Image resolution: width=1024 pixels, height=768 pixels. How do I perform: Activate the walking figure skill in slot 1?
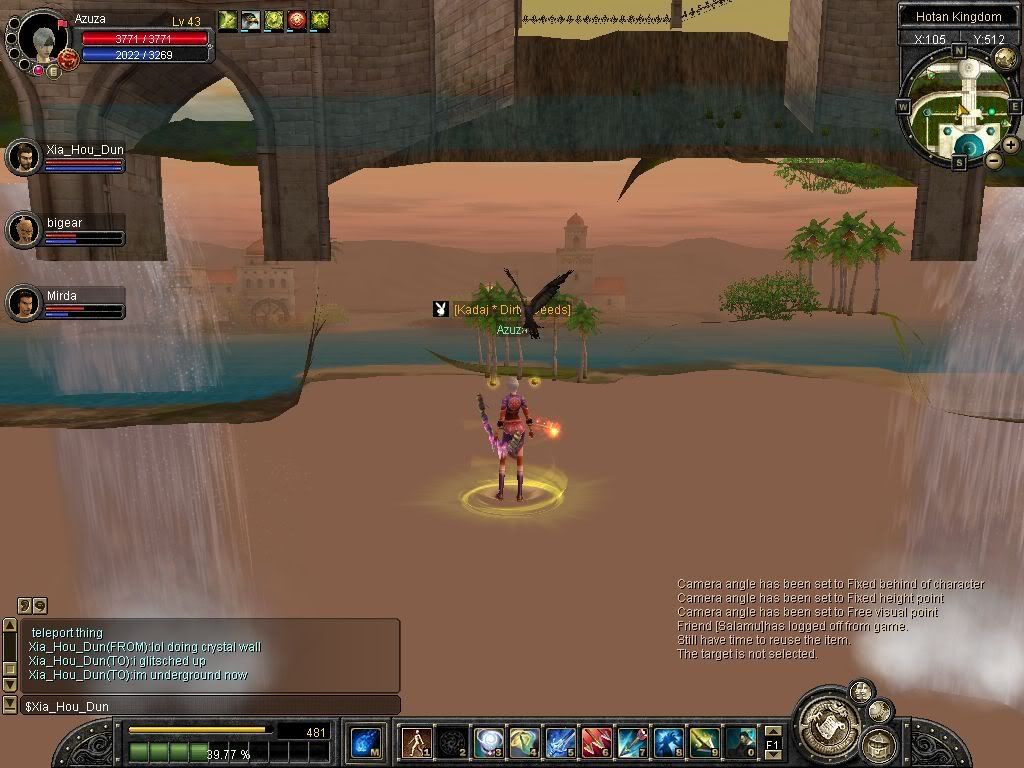415,743
